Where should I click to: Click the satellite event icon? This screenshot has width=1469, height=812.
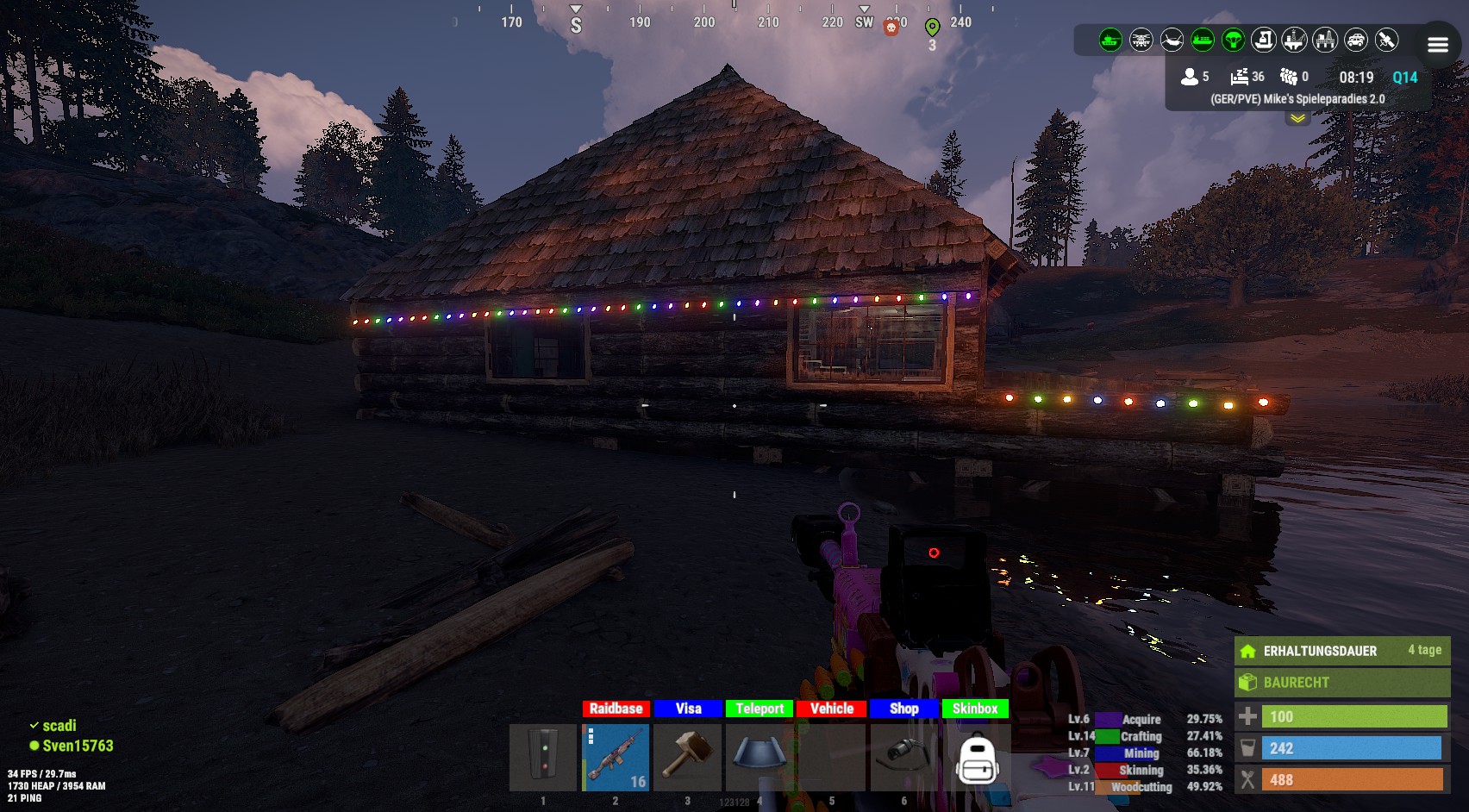click(1386, 40)
